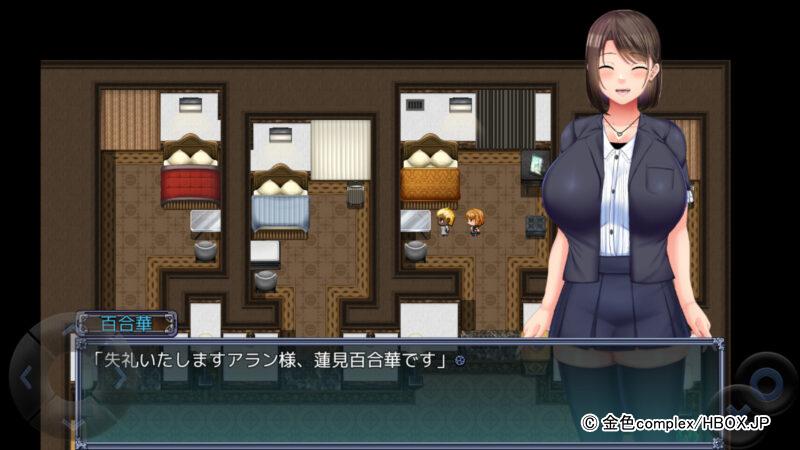Tap the right arrow on the virtual d-pad
Screen dimensions: 800x450
point(120,378)
